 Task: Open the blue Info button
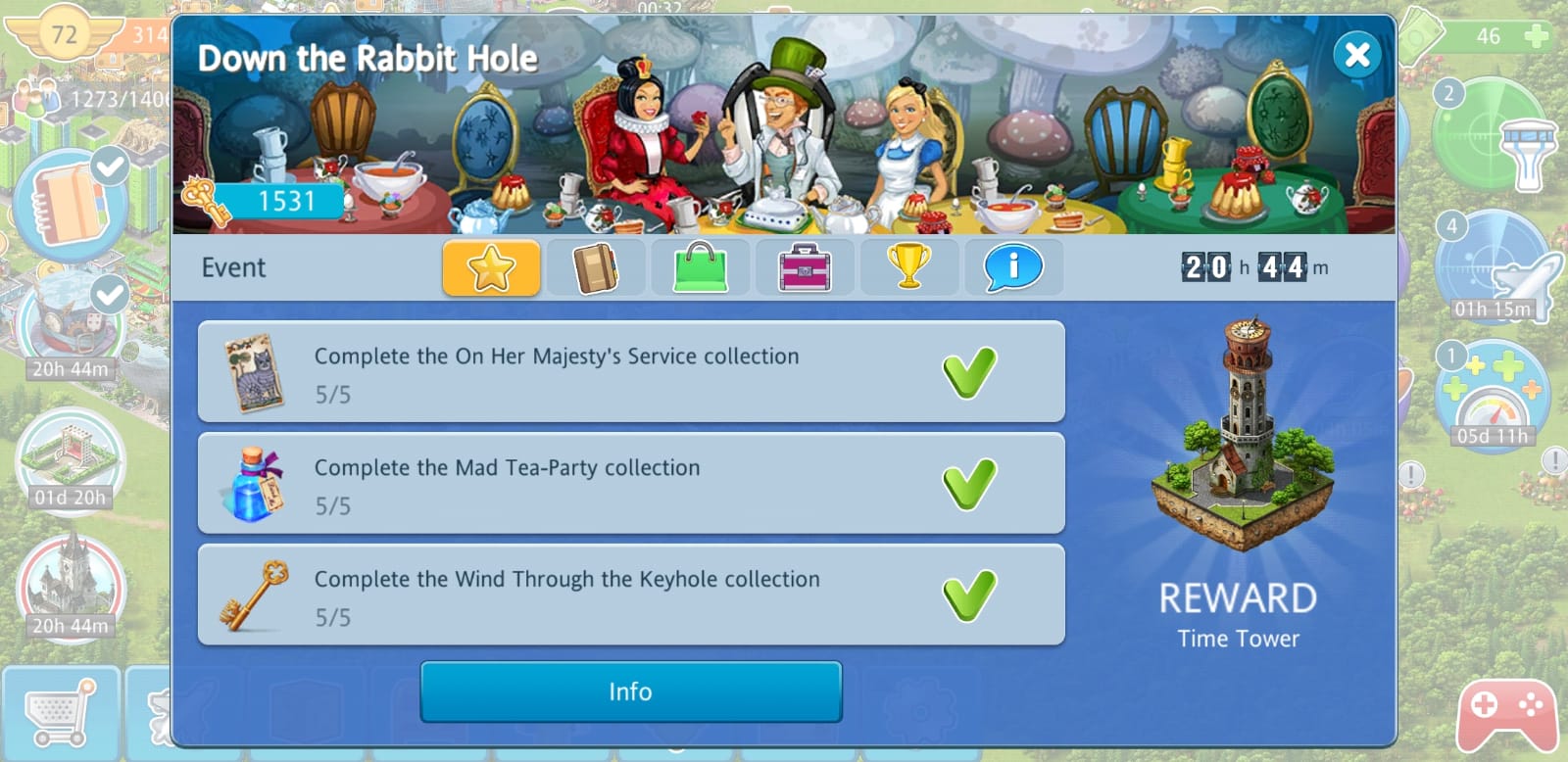[x=630, y=691]
